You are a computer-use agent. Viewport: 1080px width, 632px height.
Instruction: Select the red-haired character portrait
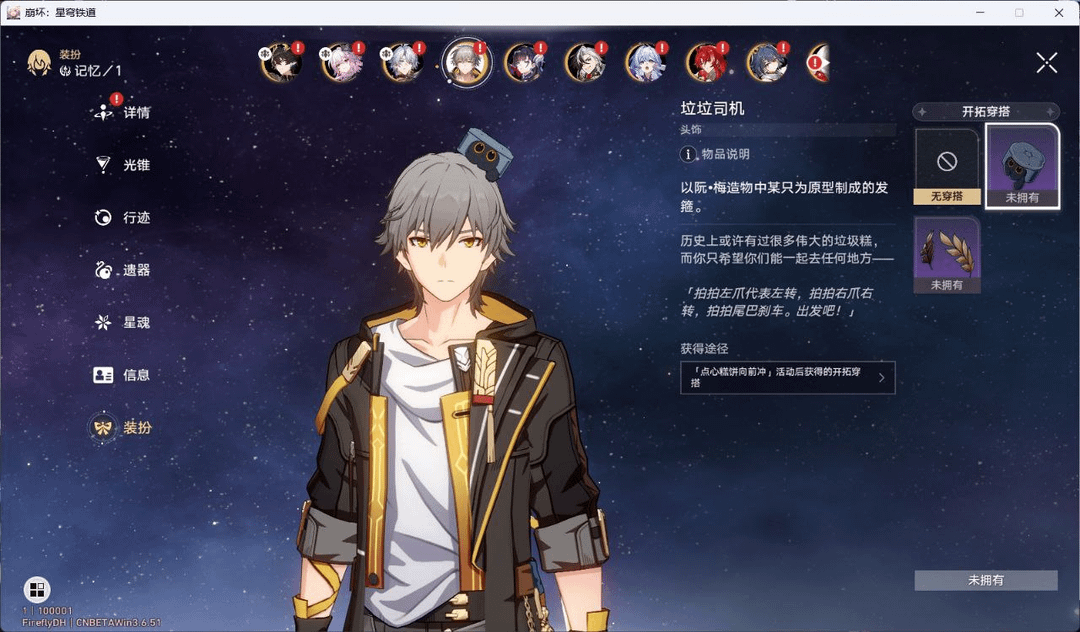coord(704,63)
